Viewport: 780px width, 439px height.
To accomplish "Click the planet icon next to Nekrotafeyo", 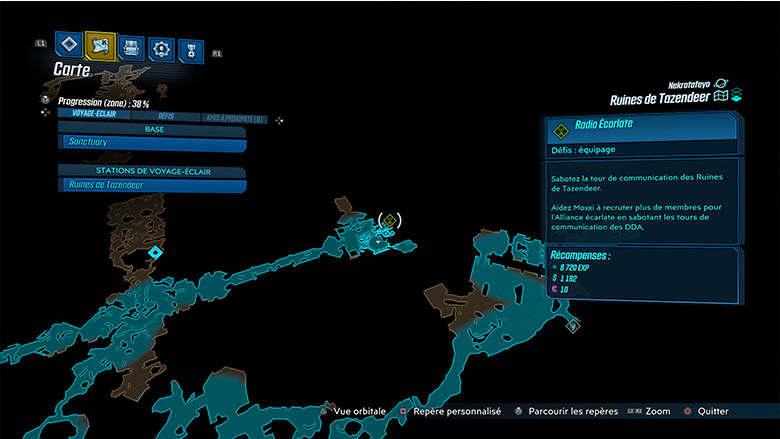I will click(x=721, y=84).
